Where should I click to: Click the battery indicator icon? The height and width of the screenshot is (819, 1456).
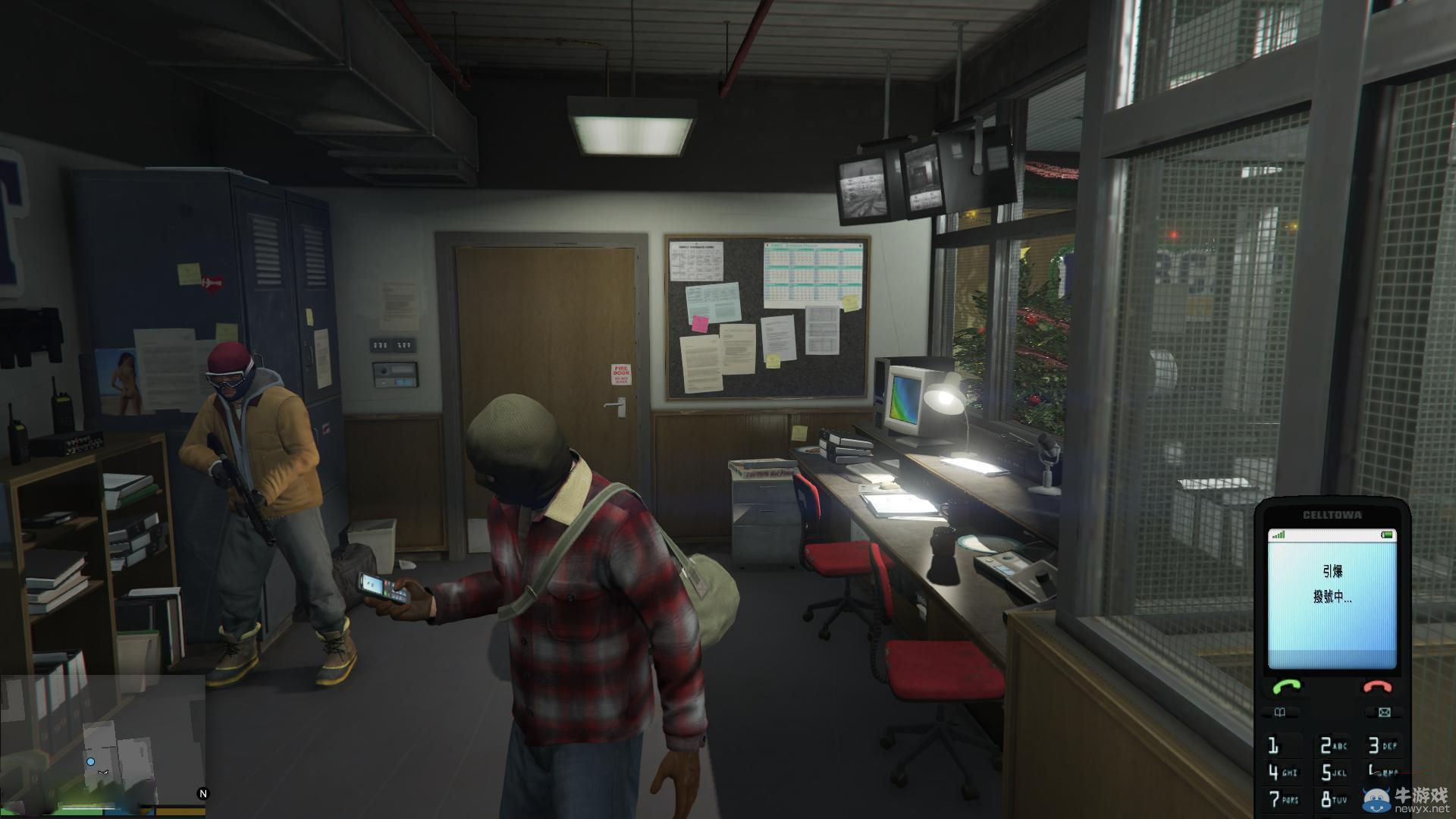[1386, 535]
